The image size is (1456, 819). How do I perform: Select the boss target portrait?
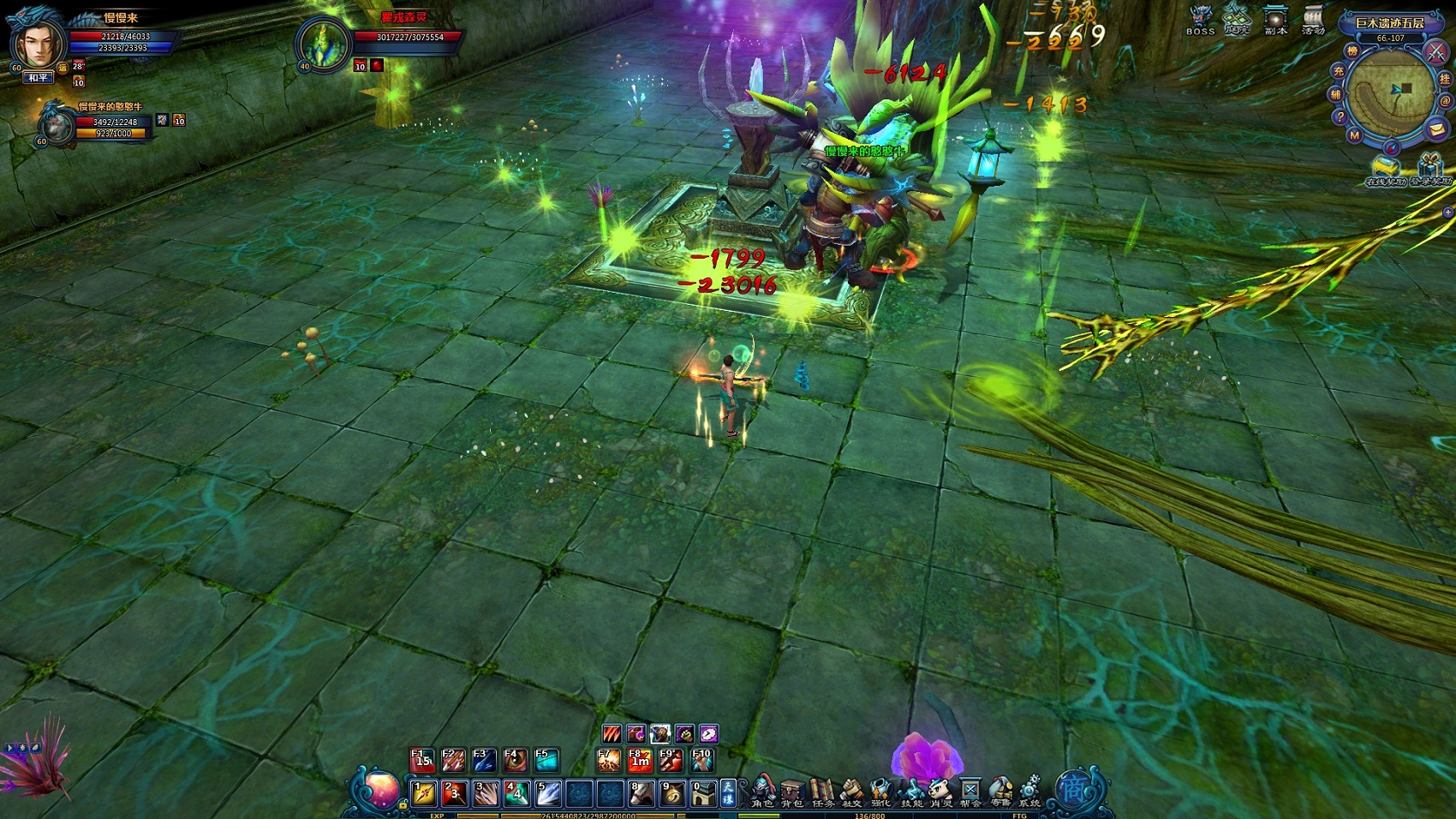click(324, 43)
